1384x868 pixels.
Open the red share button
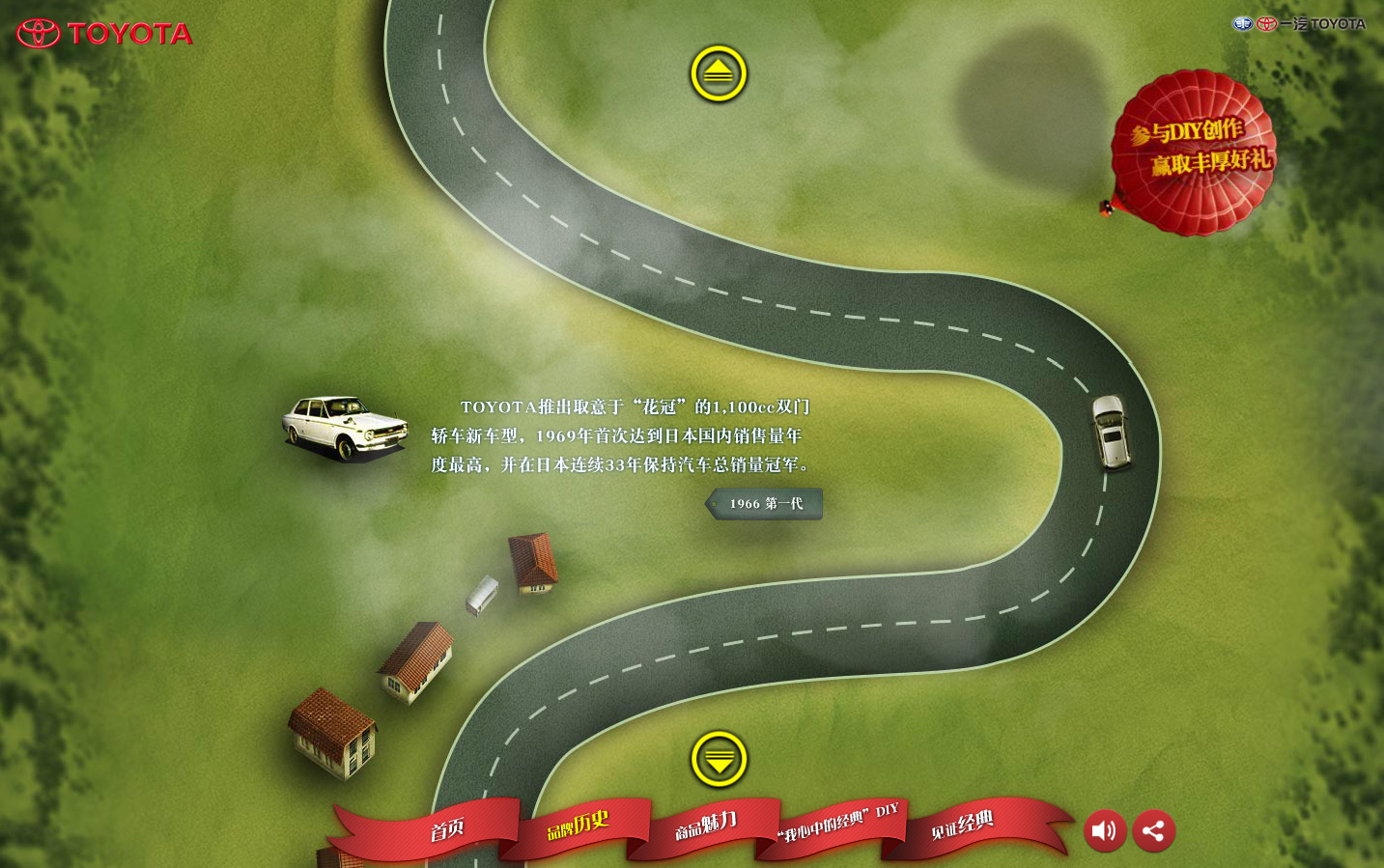click(1153, 830)
